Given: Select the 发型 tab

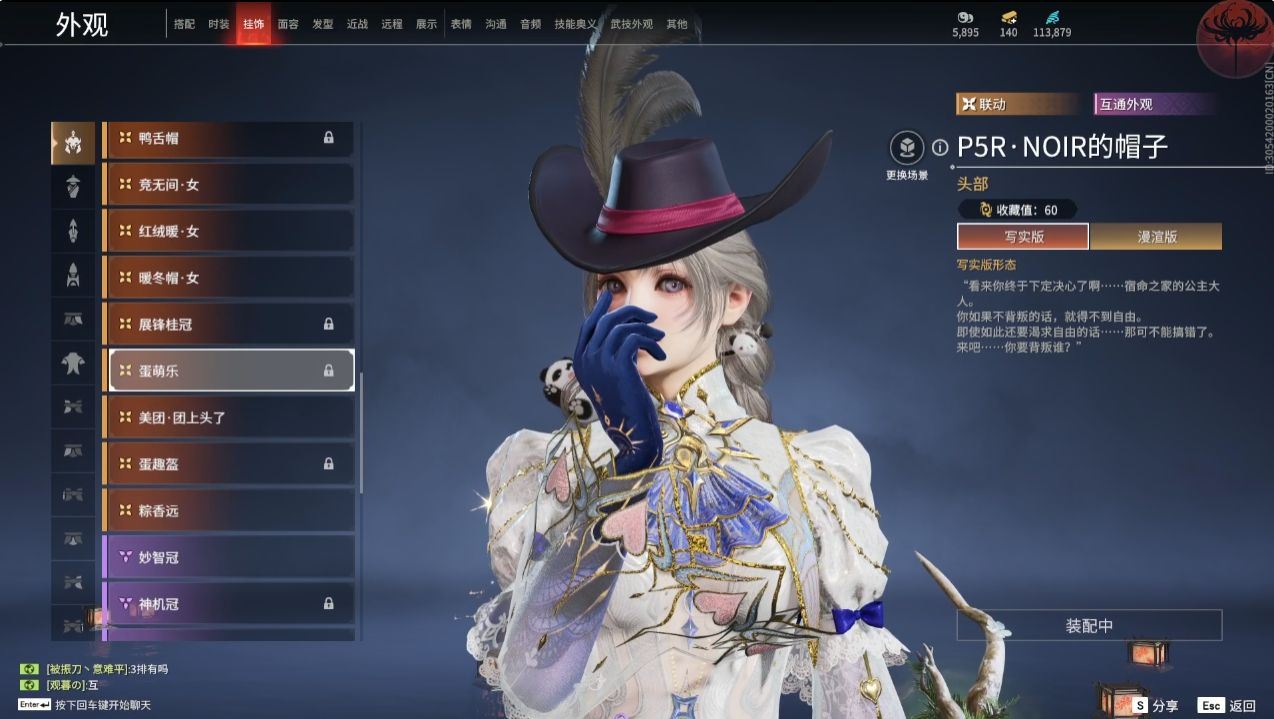Looking at the screenshot, I should [x=322, y=24].
